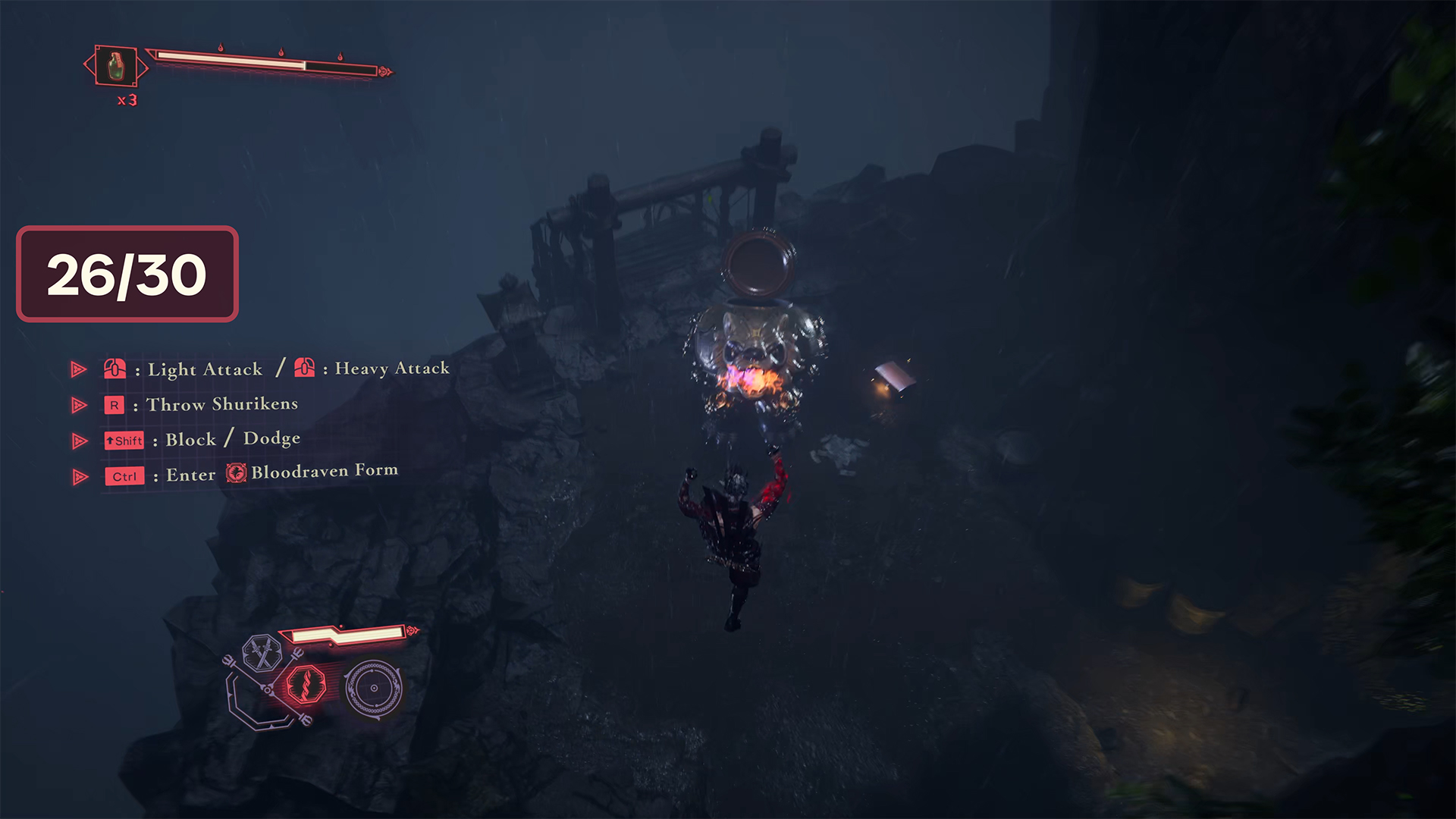Activate the glowing red Bloodraven ability icon
The image size is (1456, 819).
(306, 684)
